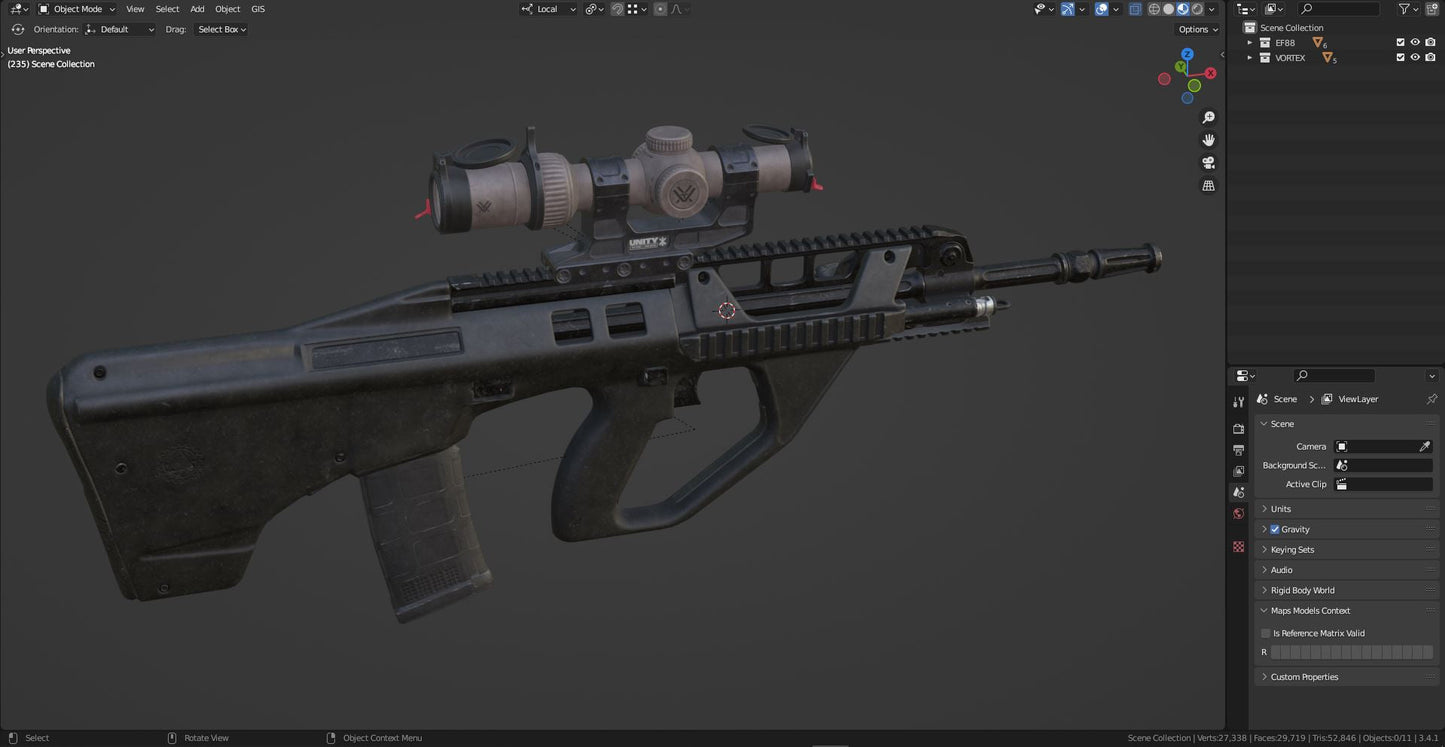Screen dimensions: 1445x747
Task: Enable the Is Reference Matrix Valid checkbox
Action: click(x=1265, y=633)
